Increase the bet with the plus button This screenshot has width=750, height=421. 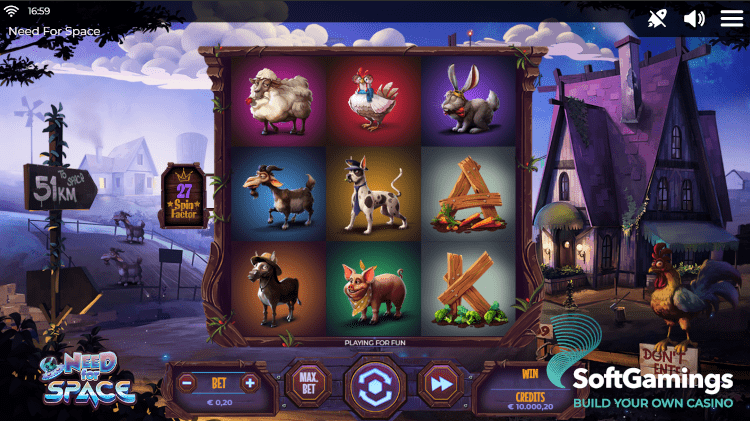coord(250,382)
